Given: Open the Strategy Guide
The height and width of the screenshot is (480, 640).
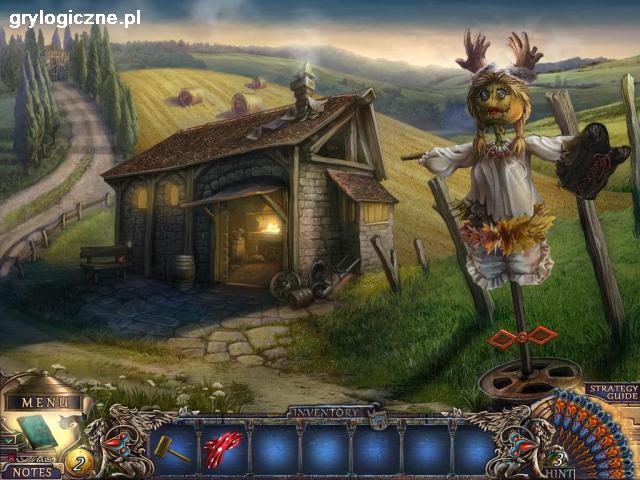Looking at the screenshot, I should pyautogui.click(x=612, y=391).
